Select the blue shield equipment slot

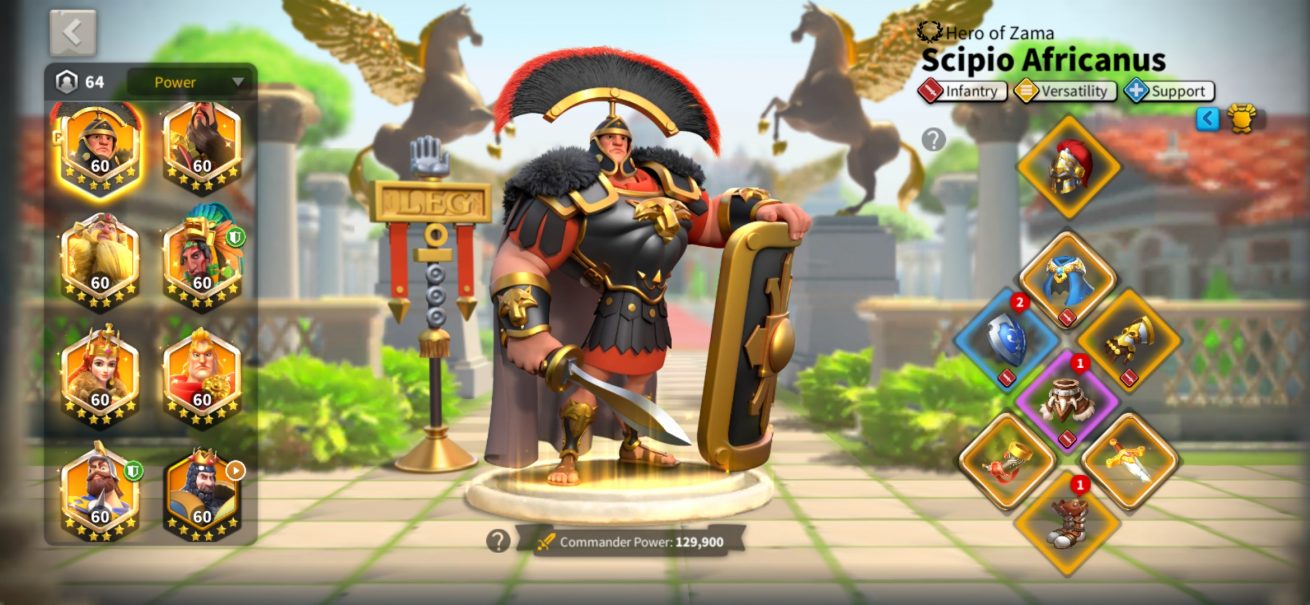1006,338
